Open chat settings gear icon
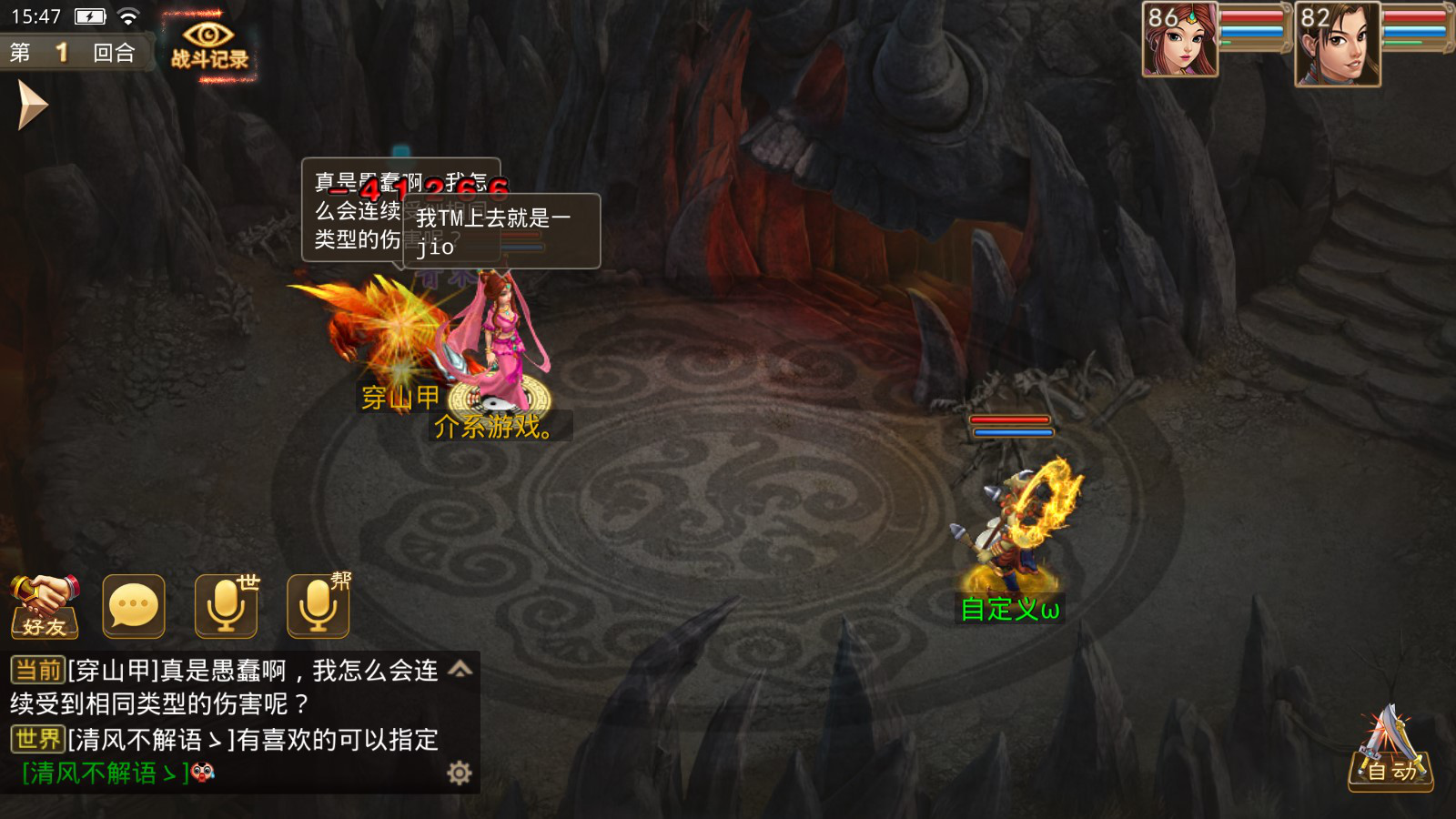 460,773
